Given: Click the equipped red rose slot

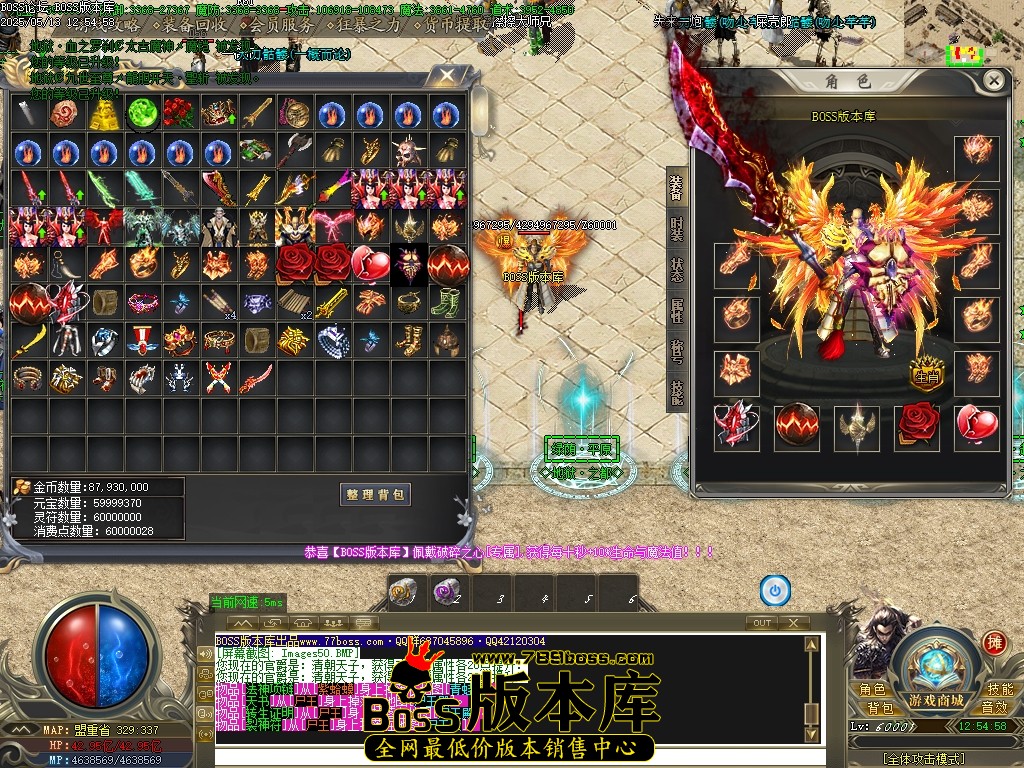Looking at the screenshot, I should click(x=918, y=426).
